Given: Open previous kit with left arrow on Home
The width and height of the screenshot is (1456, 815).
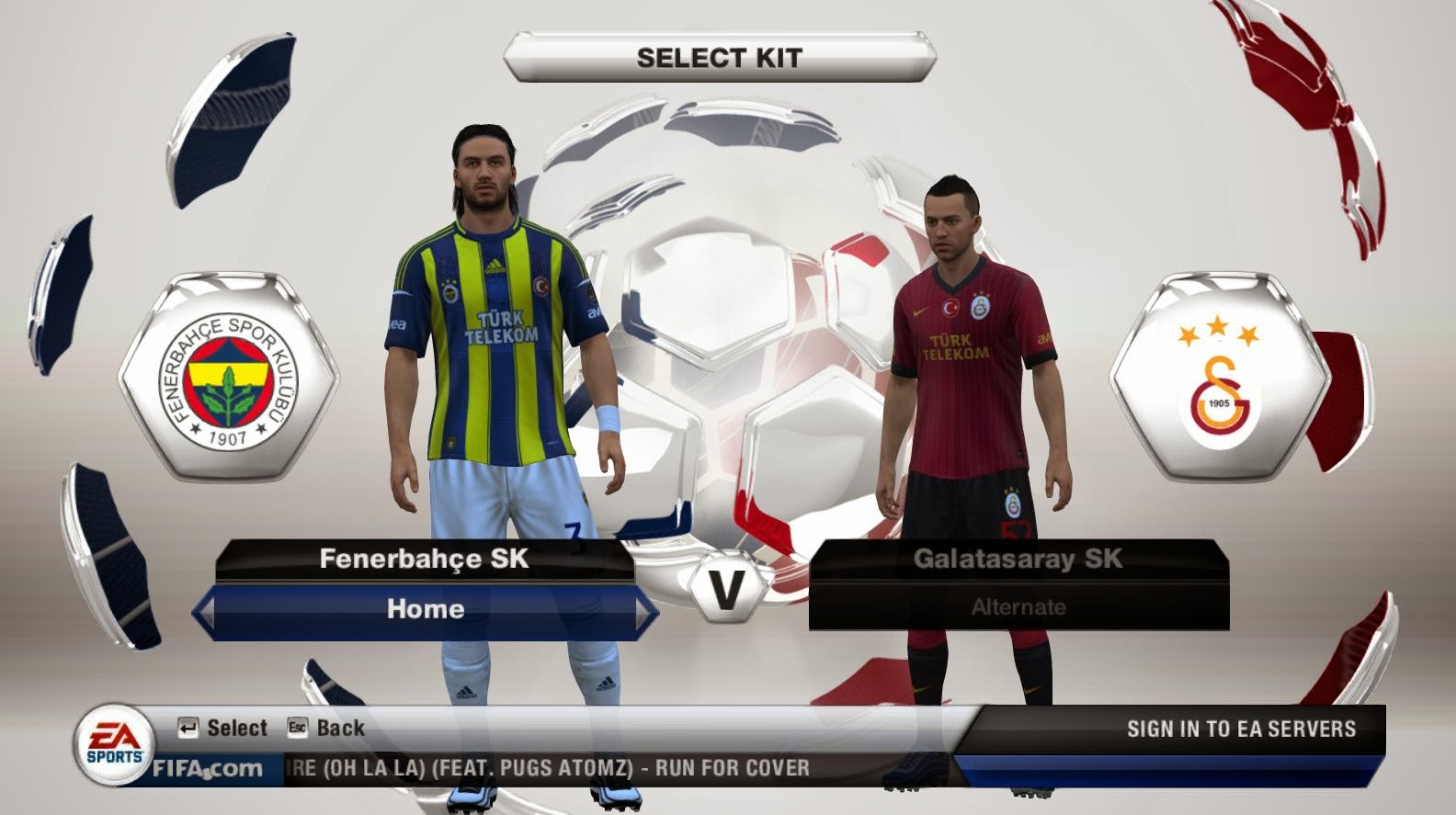Looking at the screenshot, I should pyautogui.click(x=207, y=609).
